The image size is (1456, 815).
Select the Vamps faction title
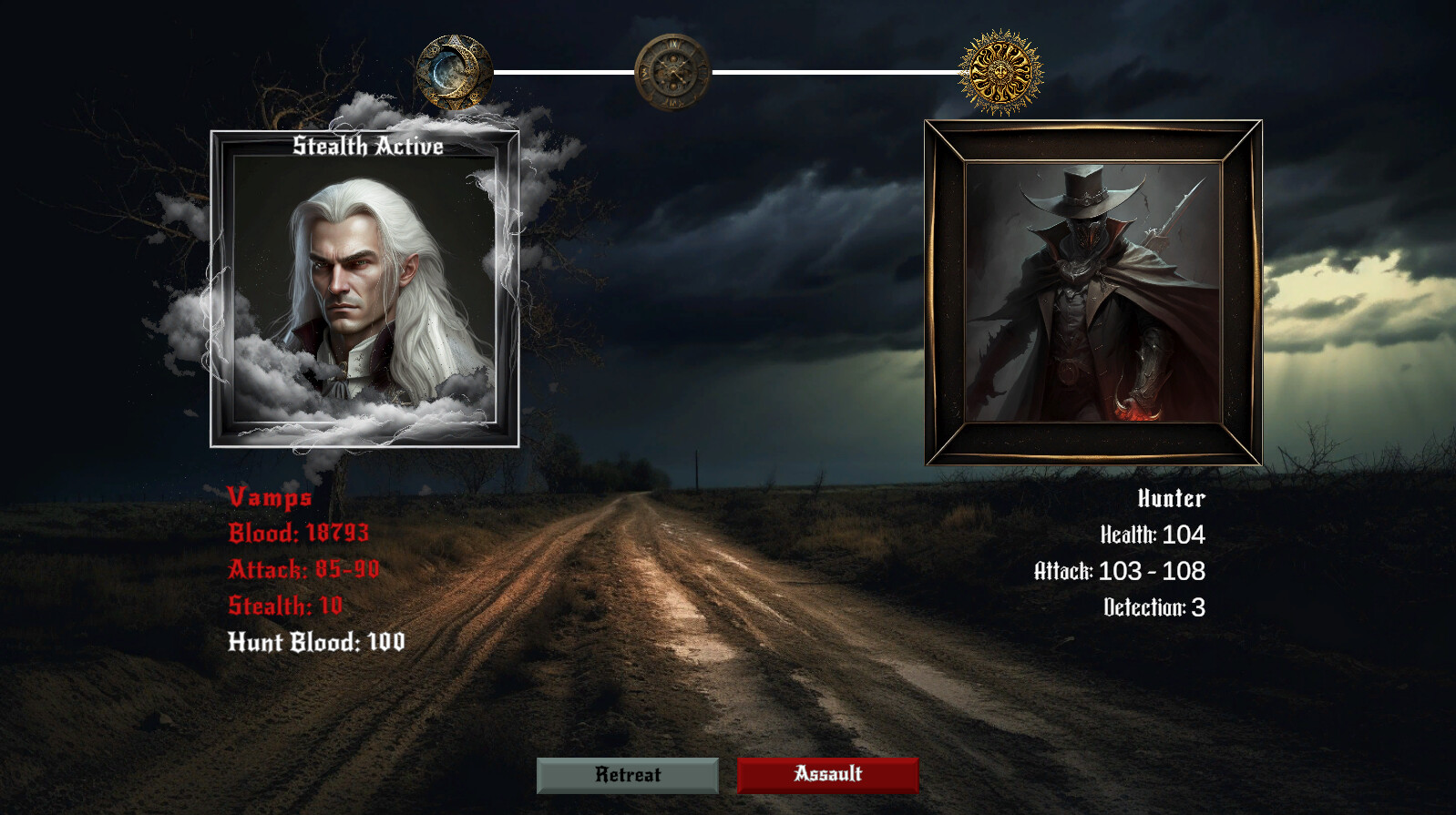[269, 498]
